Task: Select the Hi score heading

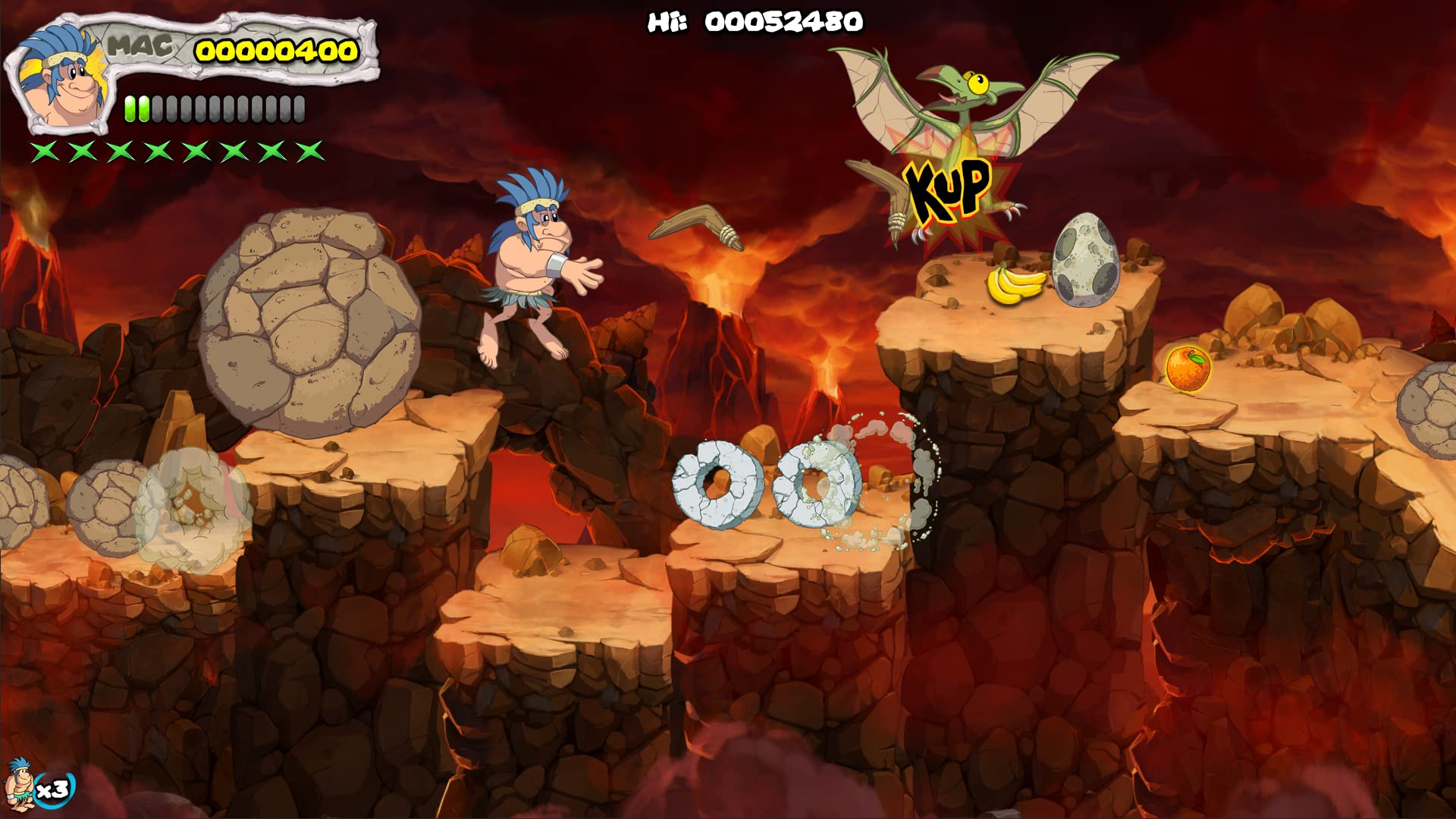Action: pos(667,20)
